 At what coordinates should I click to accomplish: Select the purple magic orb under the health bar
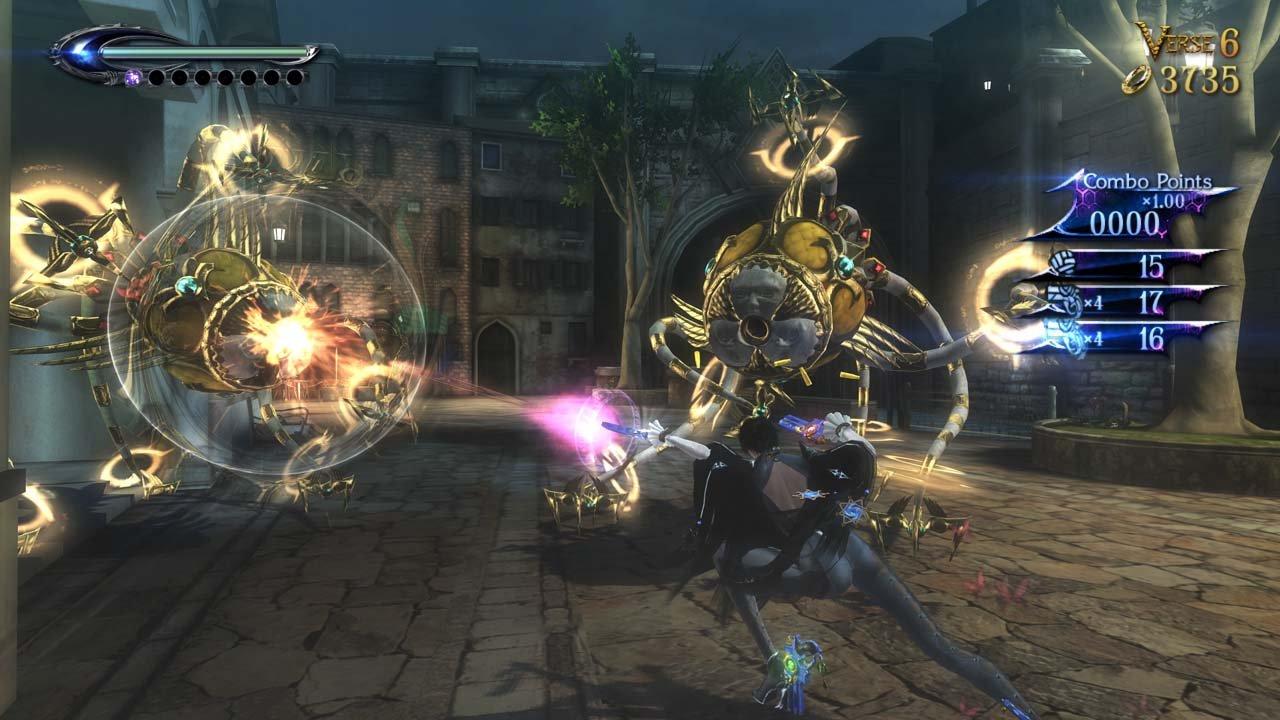click(x=133, y=77)
